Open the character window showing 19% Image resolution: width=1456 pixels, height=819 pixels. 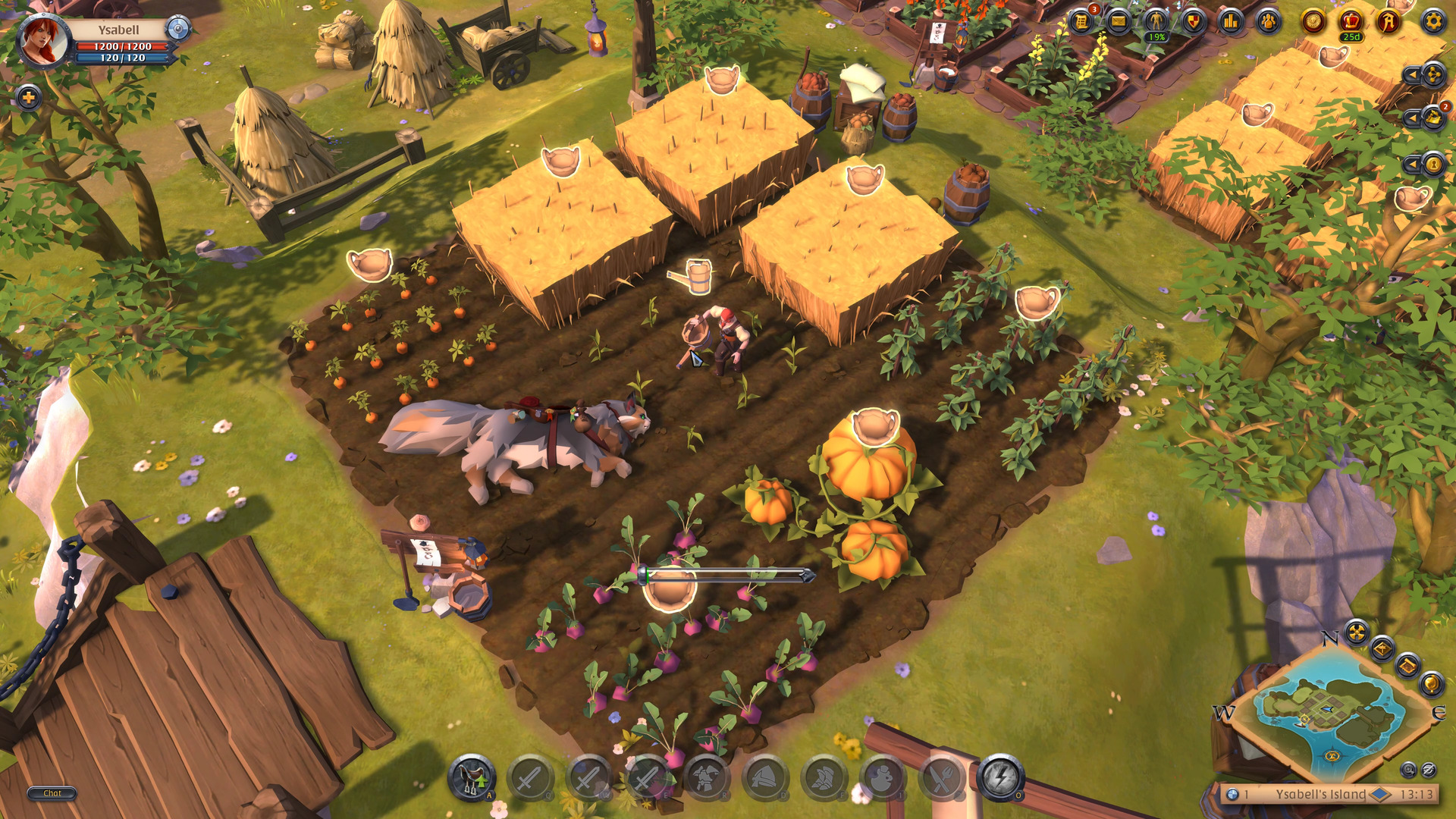point(1157,20)
